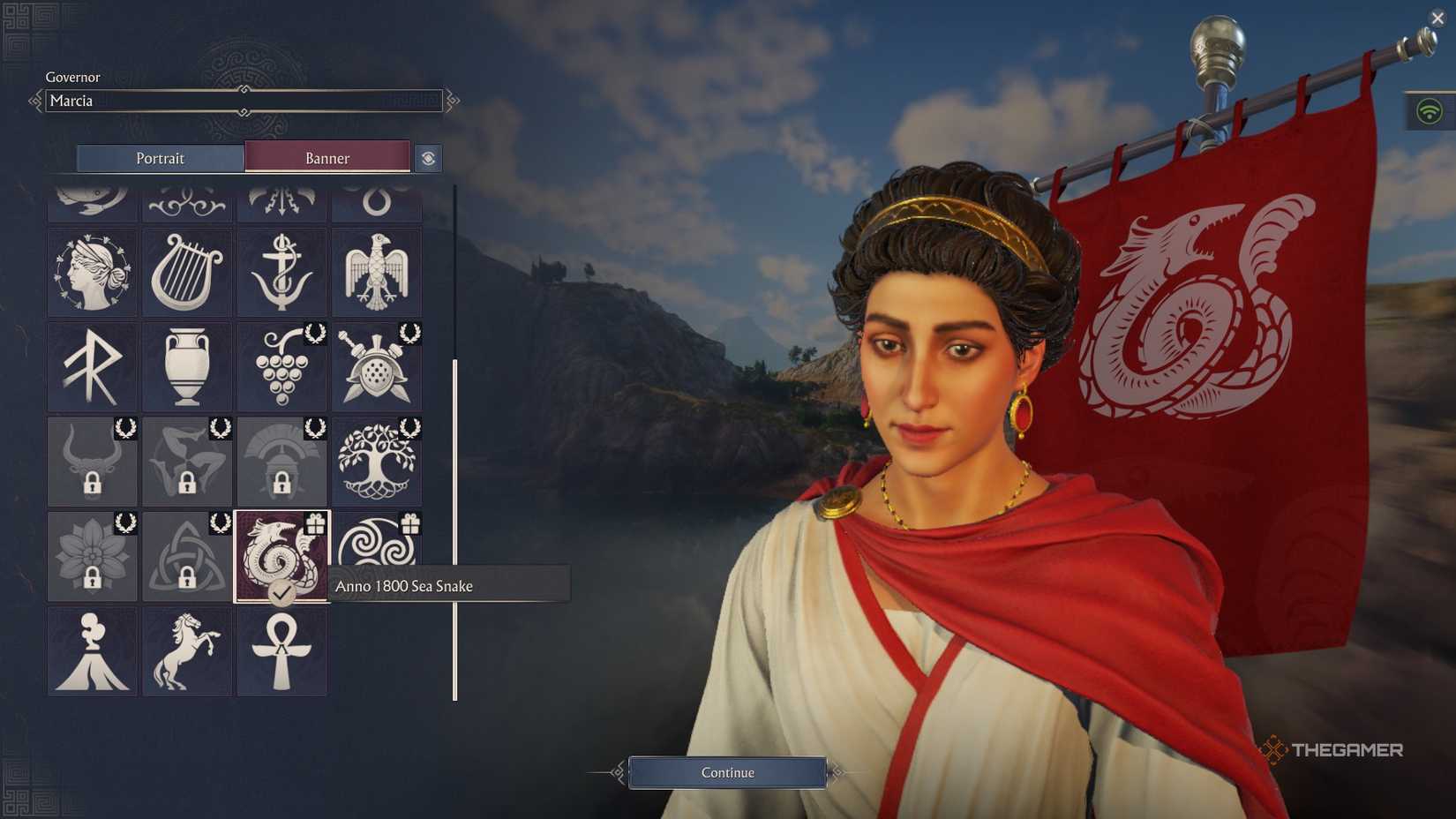Select the rearing horse banner symbol
The width and height of the screenshot is (1456, 819).
[x=187, y=651]
